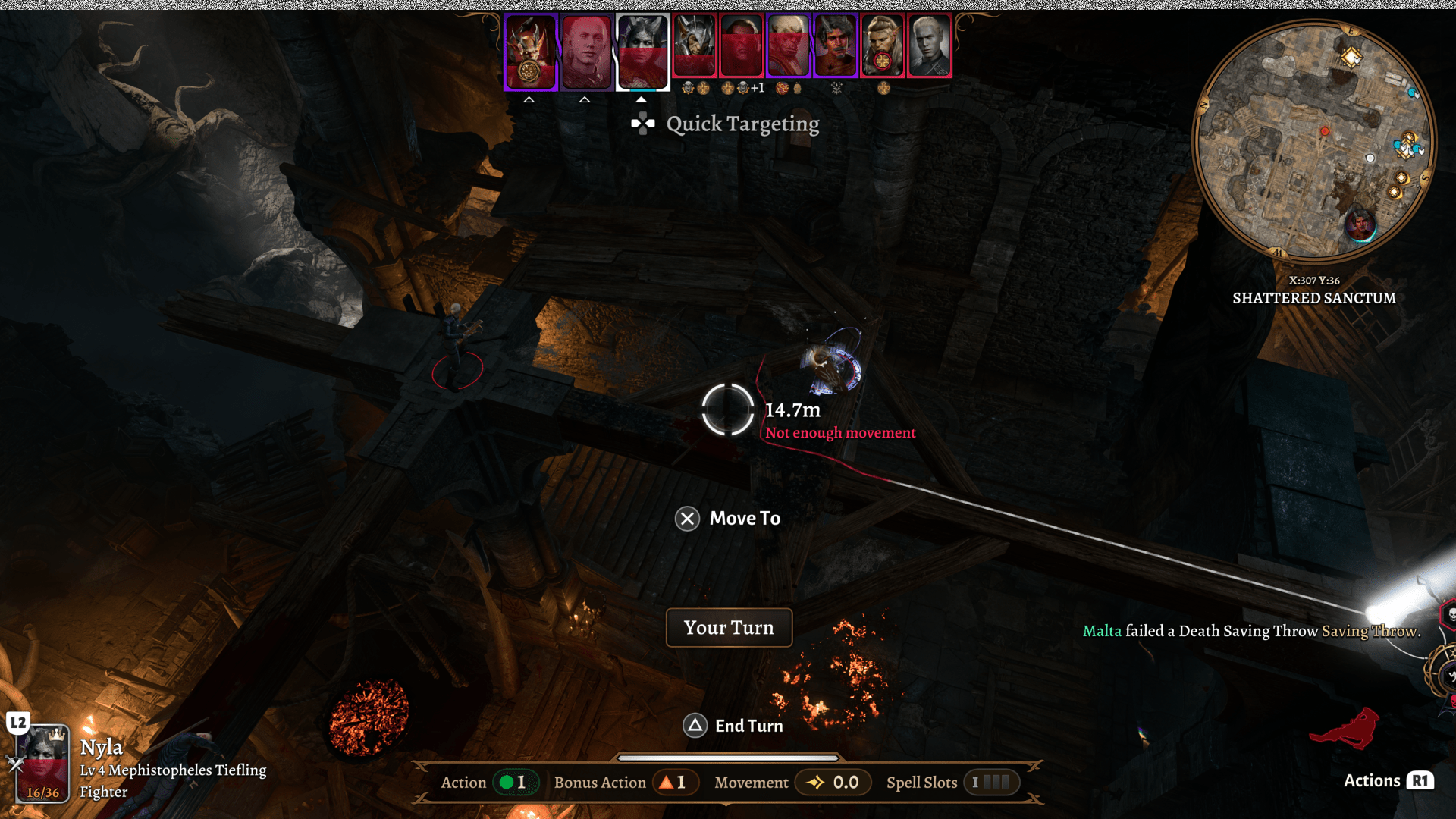Screen dimensions: 1456x819
Task: Click the companion portrait marker on the minimap
Action: click(1360, 225)
